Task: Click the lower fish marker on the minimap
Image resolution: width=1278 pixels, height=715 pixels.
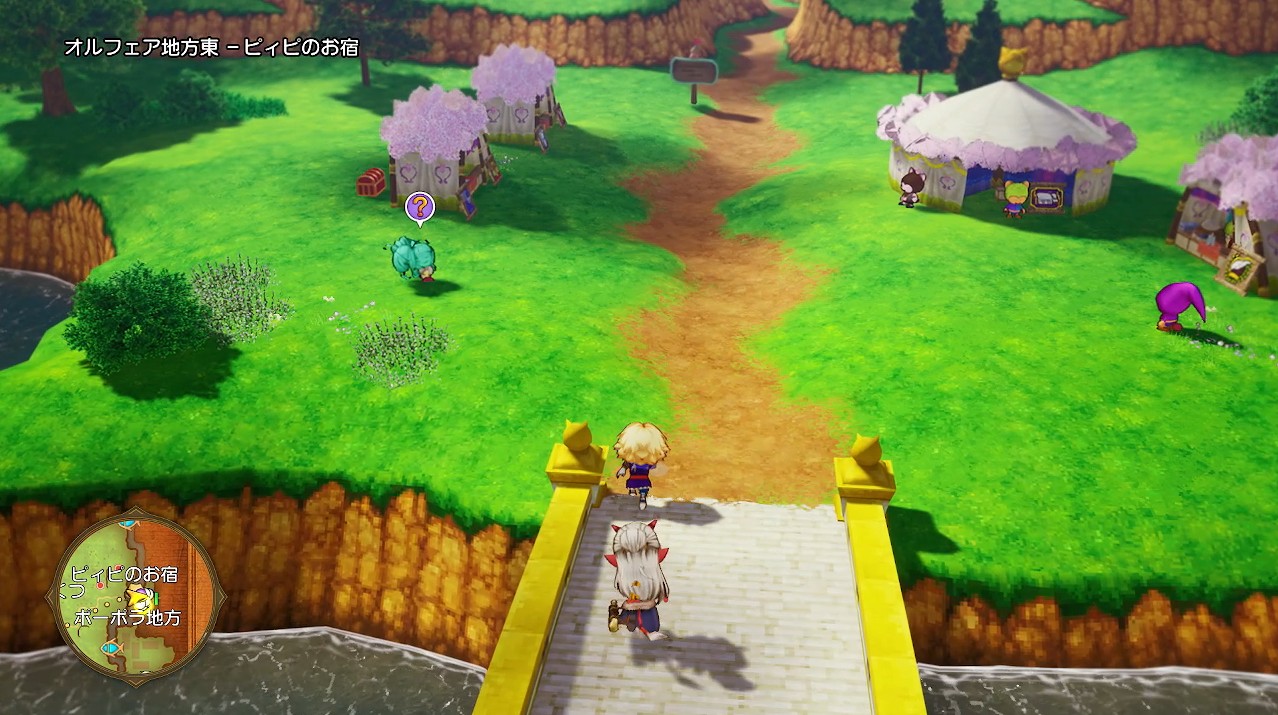Action: pyautogui.click(x=110, y=648)
